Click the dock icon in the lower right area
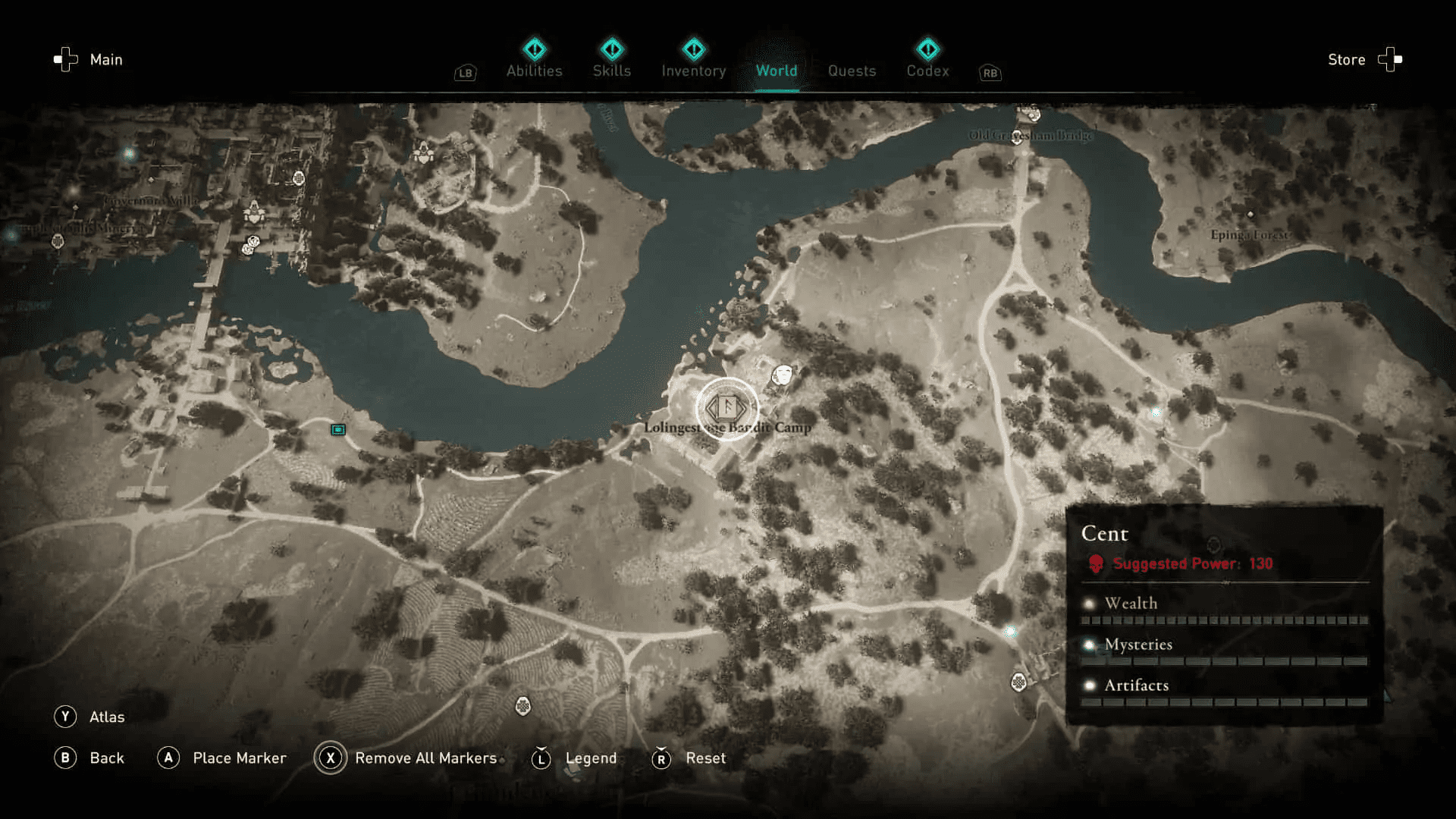The width and height of the screenshot is (1456, 819). click(x=1018, y=682)
